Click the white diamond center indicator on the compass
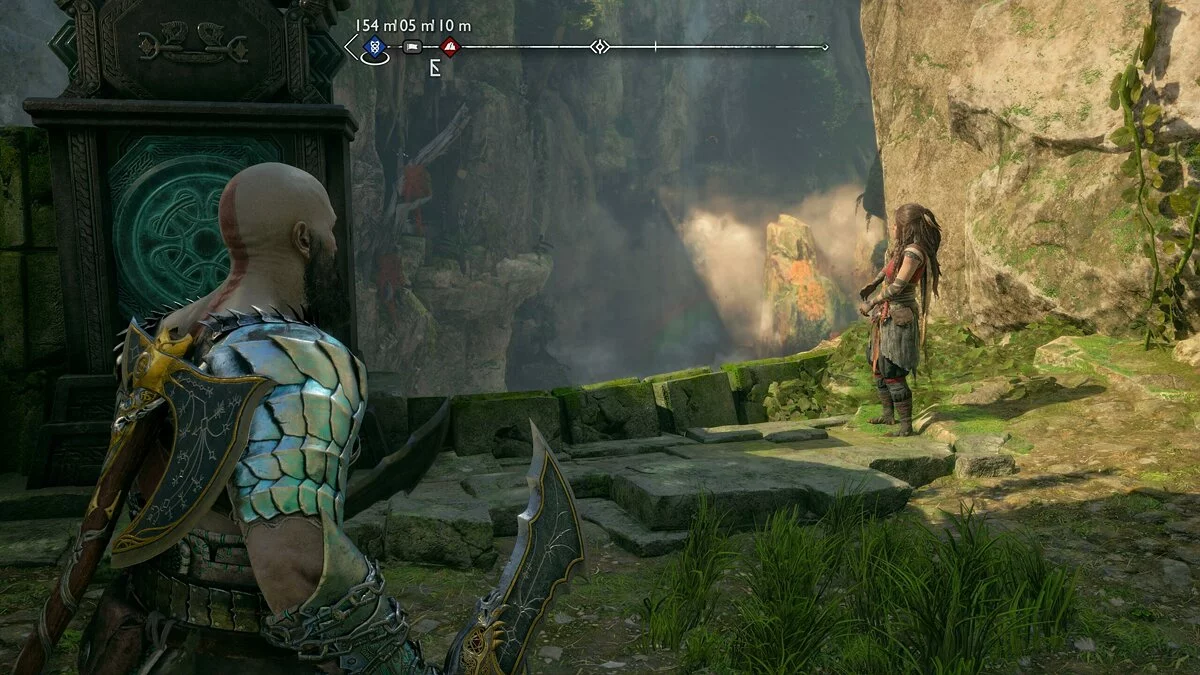Screen dimensions: 1200x675 (598, 46)
